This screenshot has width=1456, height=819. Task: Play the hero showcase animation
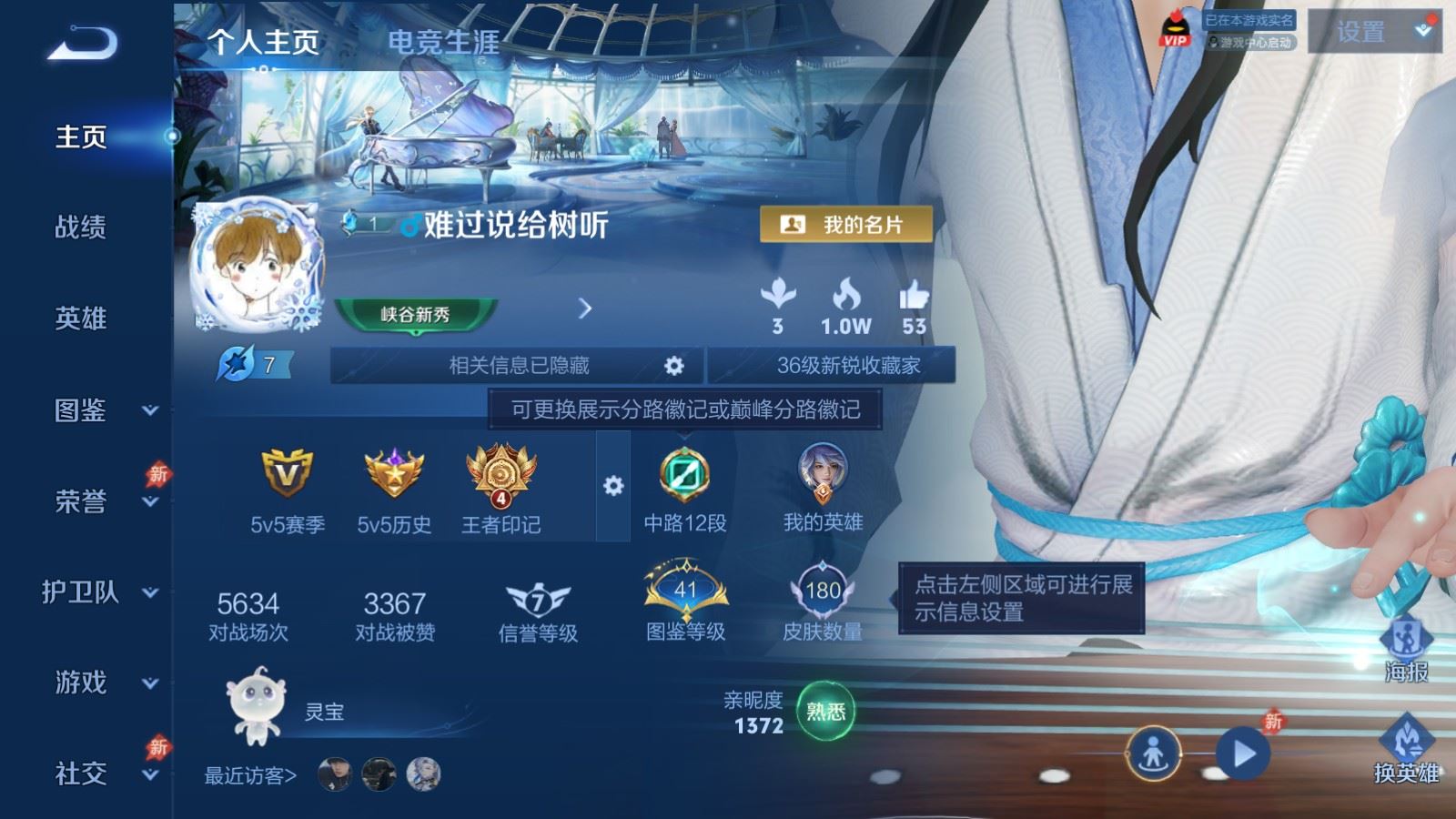[1243, 753]
